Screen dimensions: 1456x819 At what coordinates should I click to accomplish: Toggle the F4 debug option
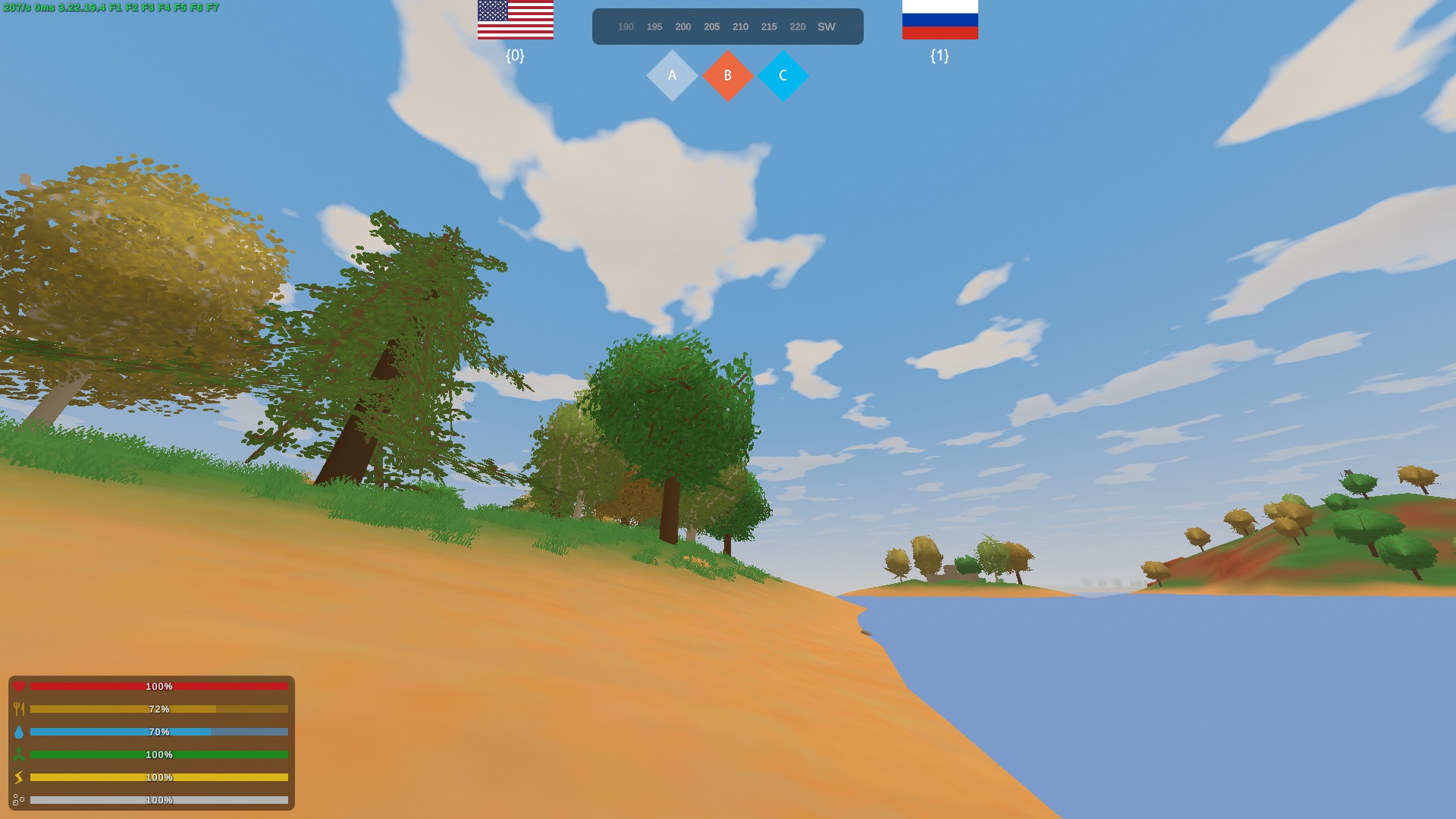click(165, 8)
